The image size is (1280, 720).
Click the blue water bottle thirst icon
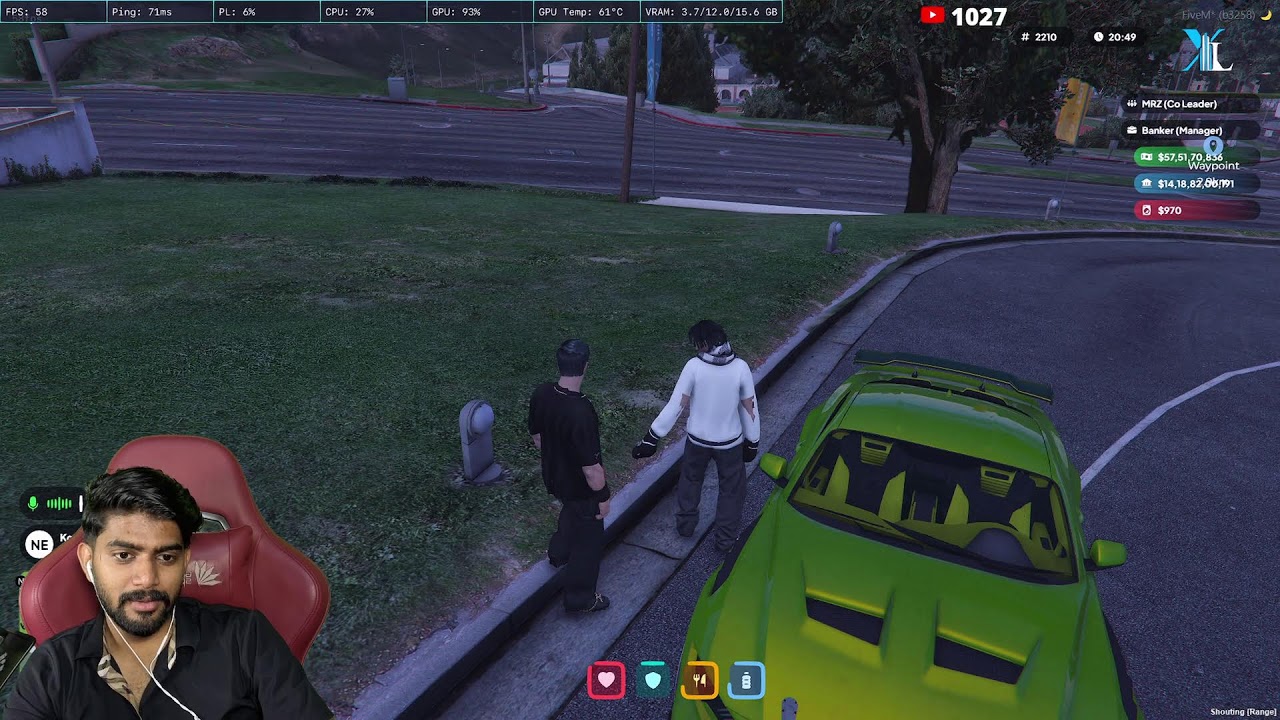tap(746, 681)
